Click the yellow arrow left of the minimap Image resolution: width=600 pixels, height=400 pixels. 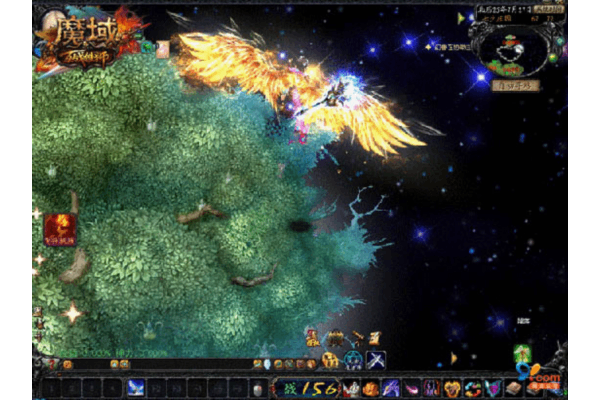(x=462, y=18)
